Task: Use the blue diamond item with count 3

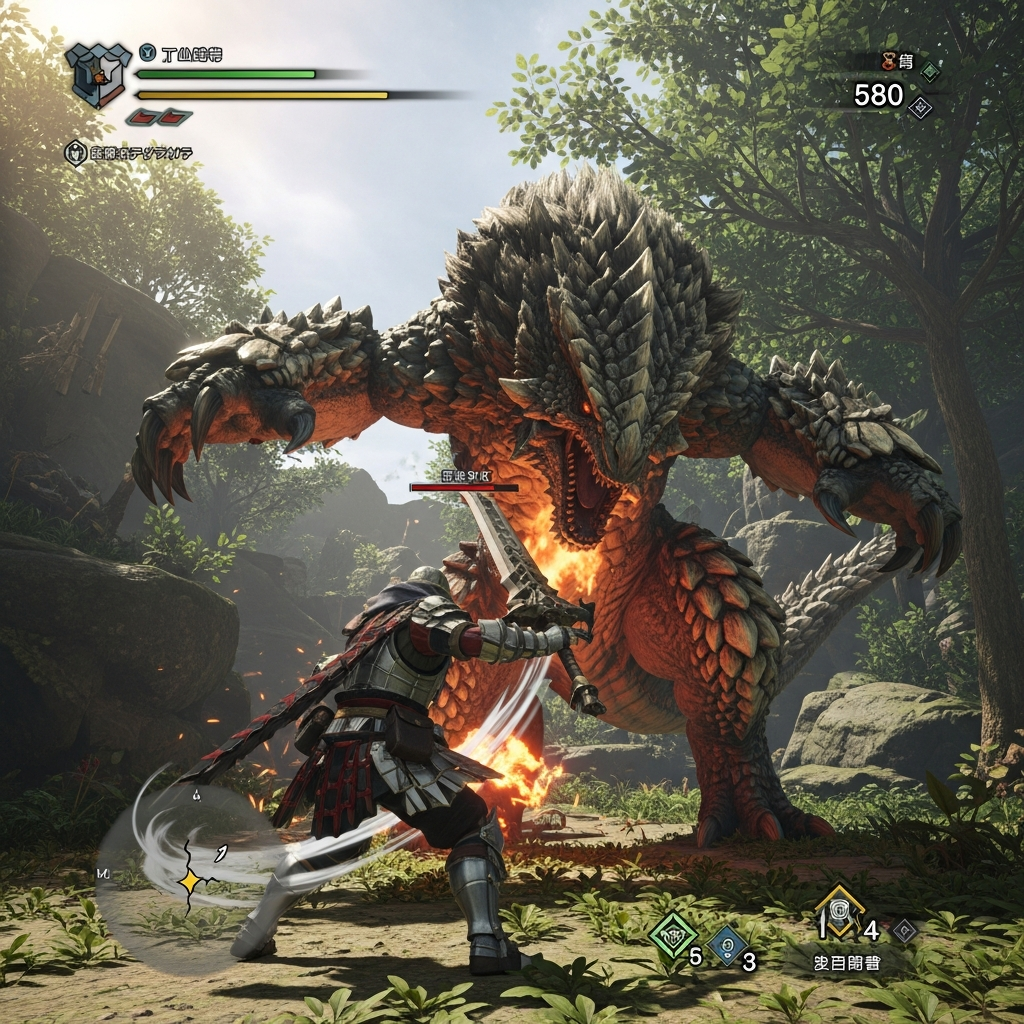Action: click(727, 944)
